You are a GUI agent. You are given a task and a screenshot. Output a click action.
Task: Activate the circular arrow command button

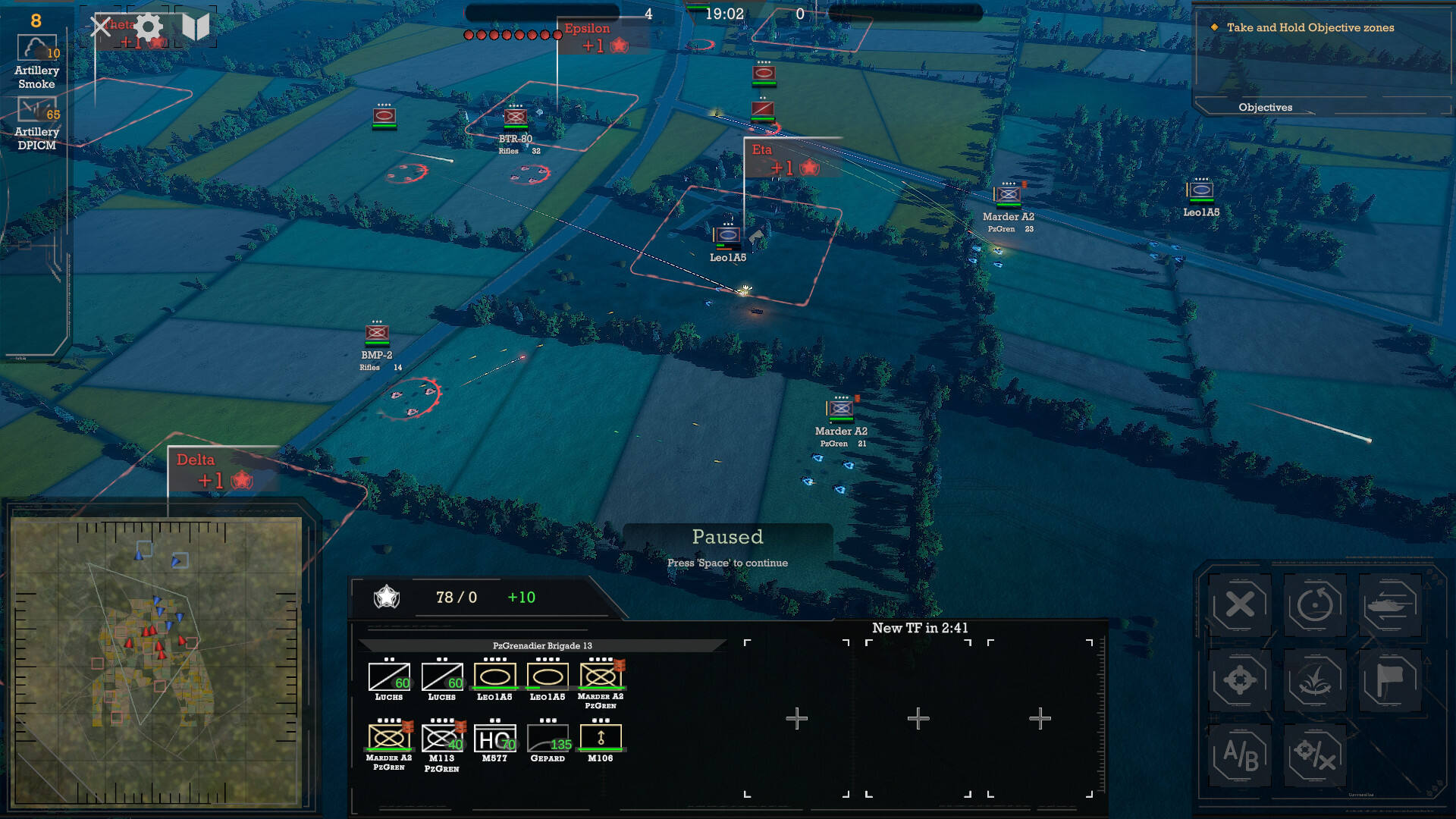(1315, 605)
